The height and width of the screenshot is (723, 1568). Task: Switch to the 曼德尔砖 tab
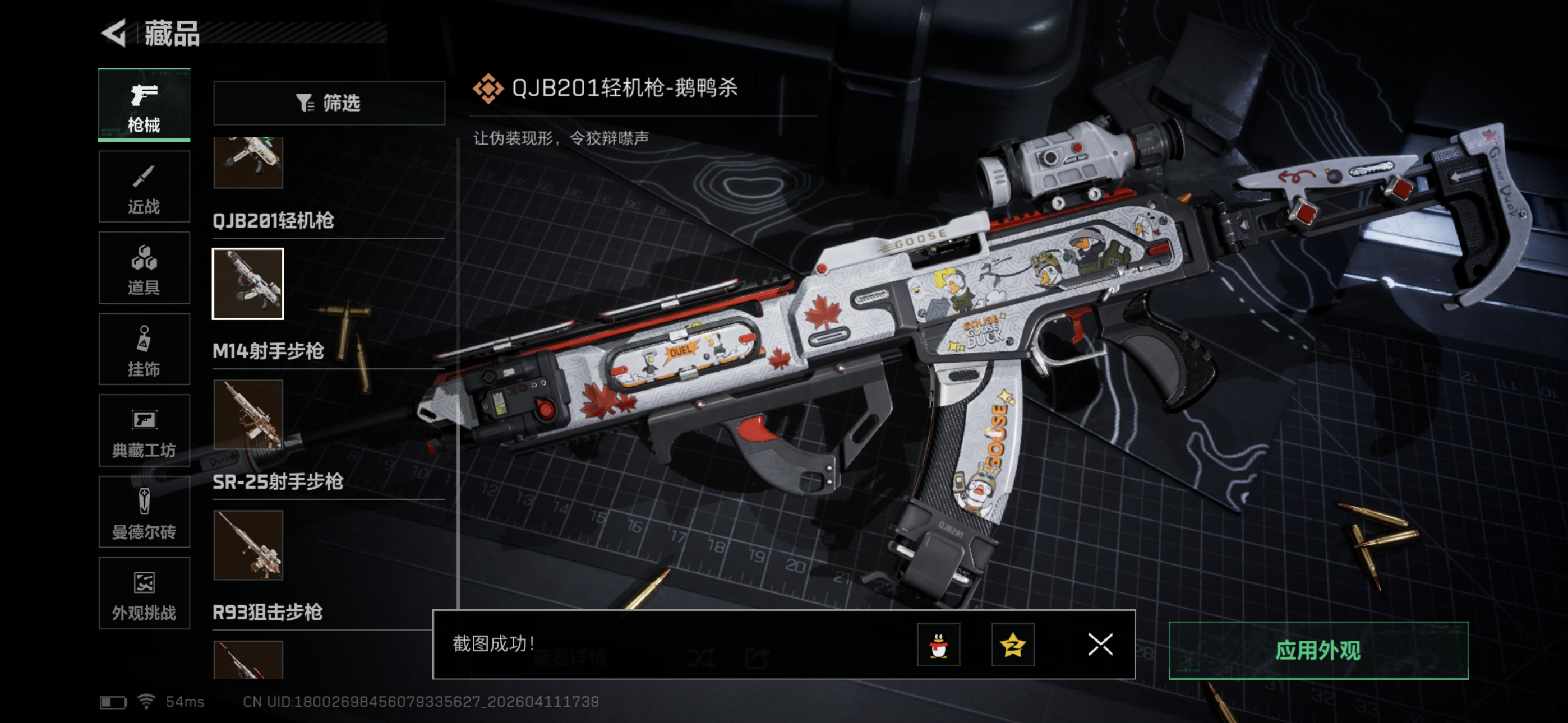coord(144,512)
